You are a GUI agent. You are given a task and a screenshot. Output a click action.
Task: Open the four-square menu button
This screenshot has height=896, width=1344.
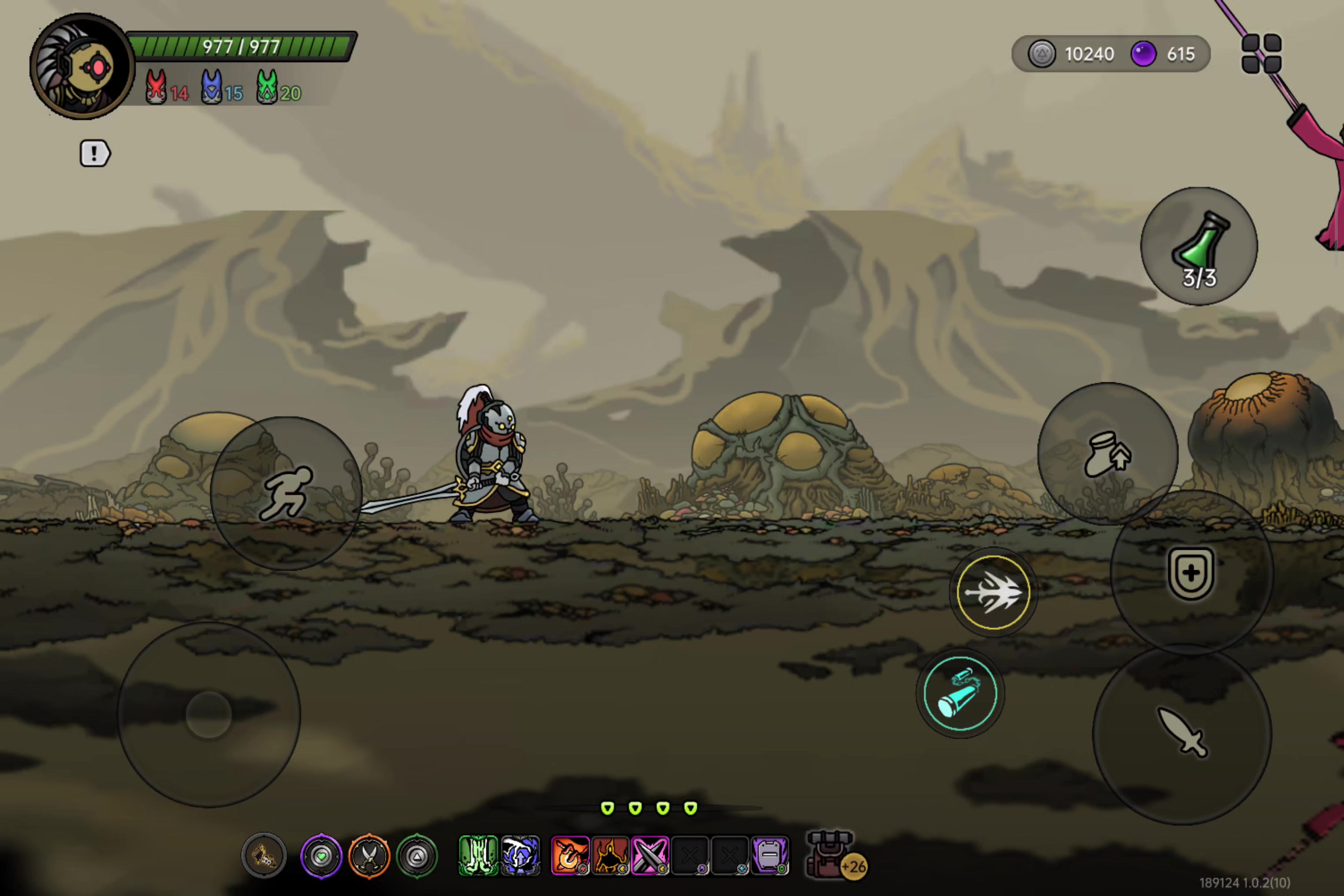[x=1261, y=54]
